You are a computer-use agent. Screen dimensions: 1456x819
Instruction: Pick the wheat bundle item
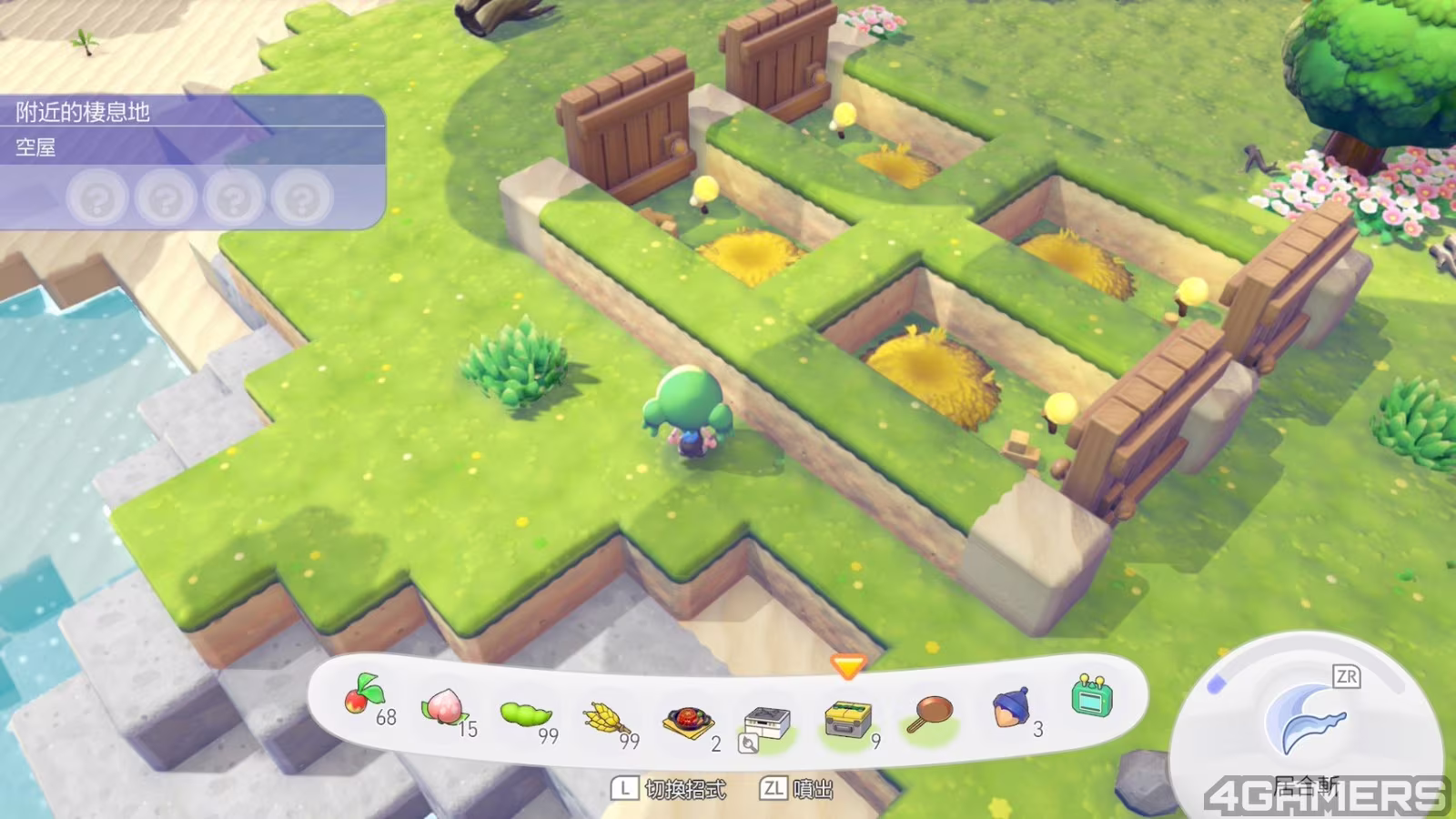point(605,721)
